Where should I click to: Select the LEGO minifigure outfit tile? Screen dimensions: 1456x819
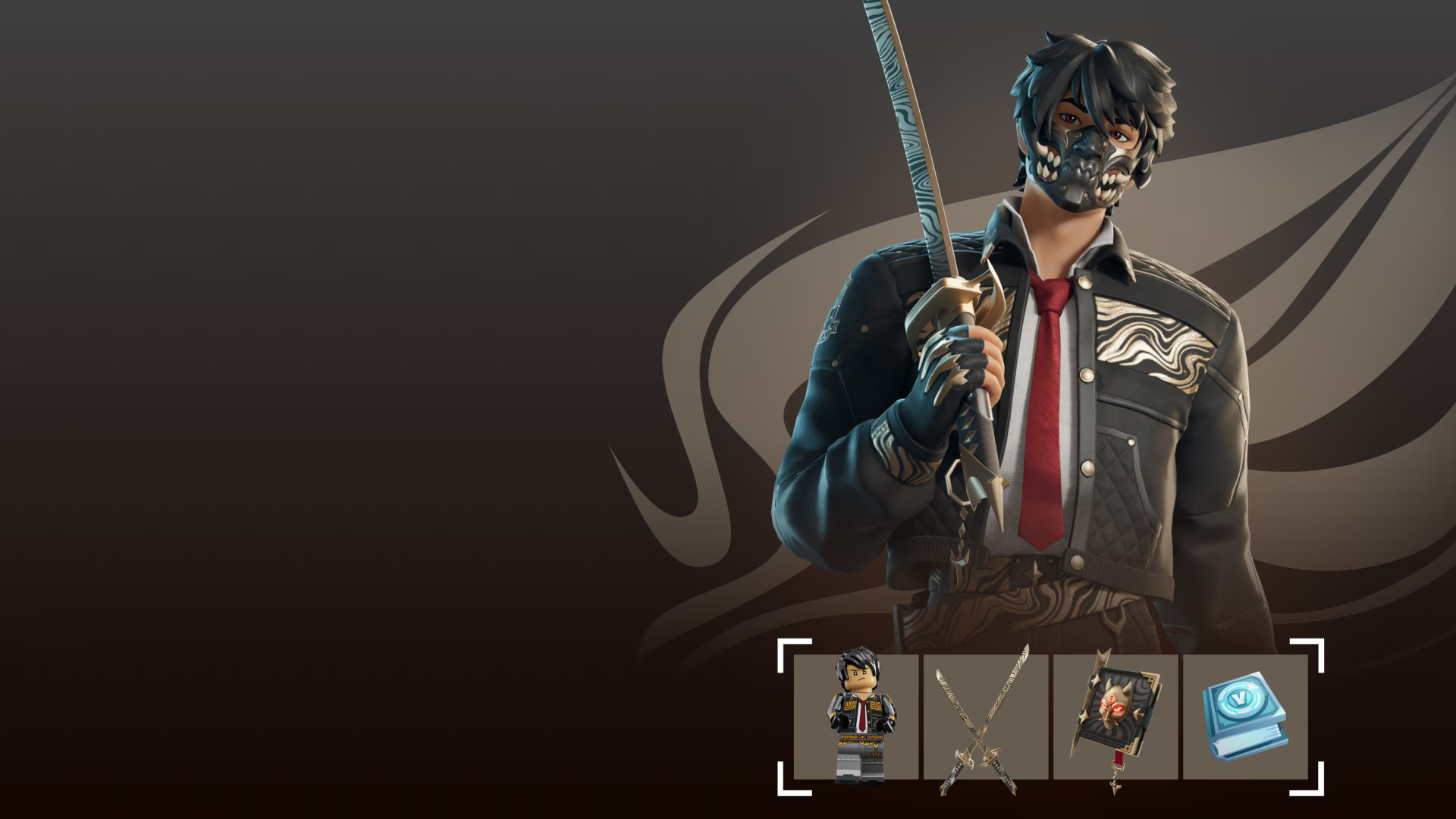[856, 717]
